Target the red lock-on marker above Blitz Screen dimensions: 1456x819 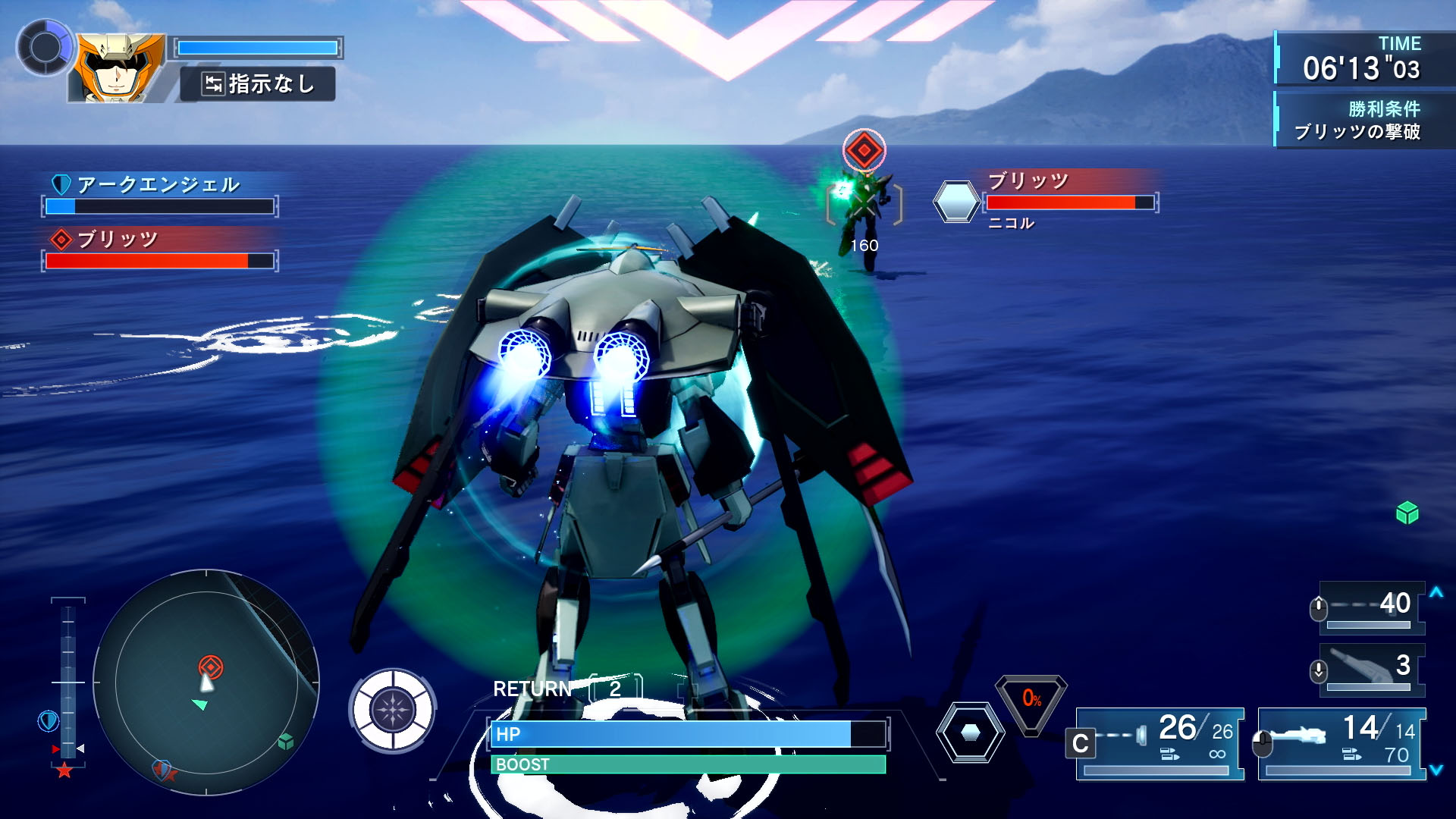coord(864,150)
